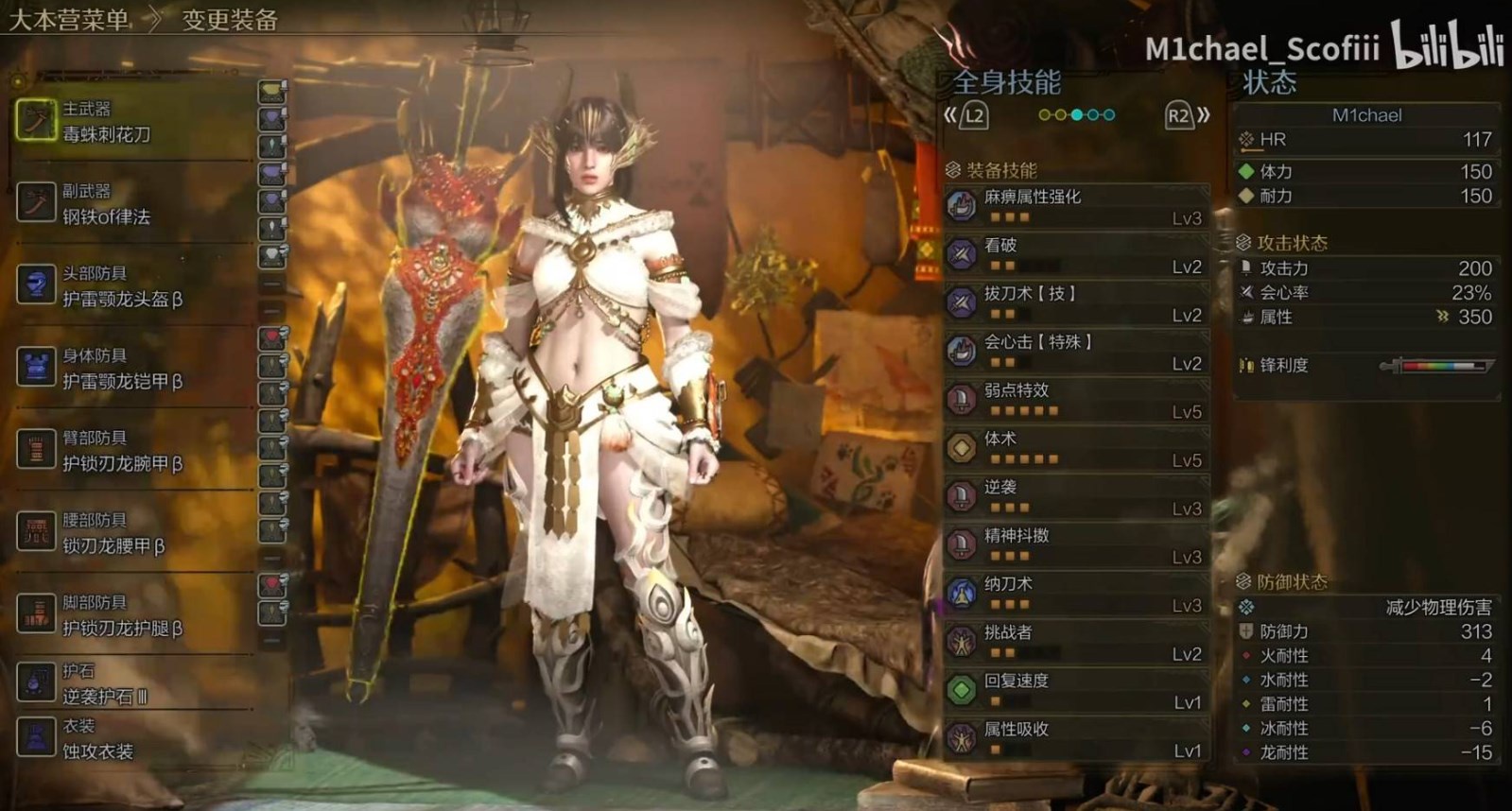Choose the 看破 skill entry
This screenshot has width=1512, height=811.
click(x=1077, y=255)
